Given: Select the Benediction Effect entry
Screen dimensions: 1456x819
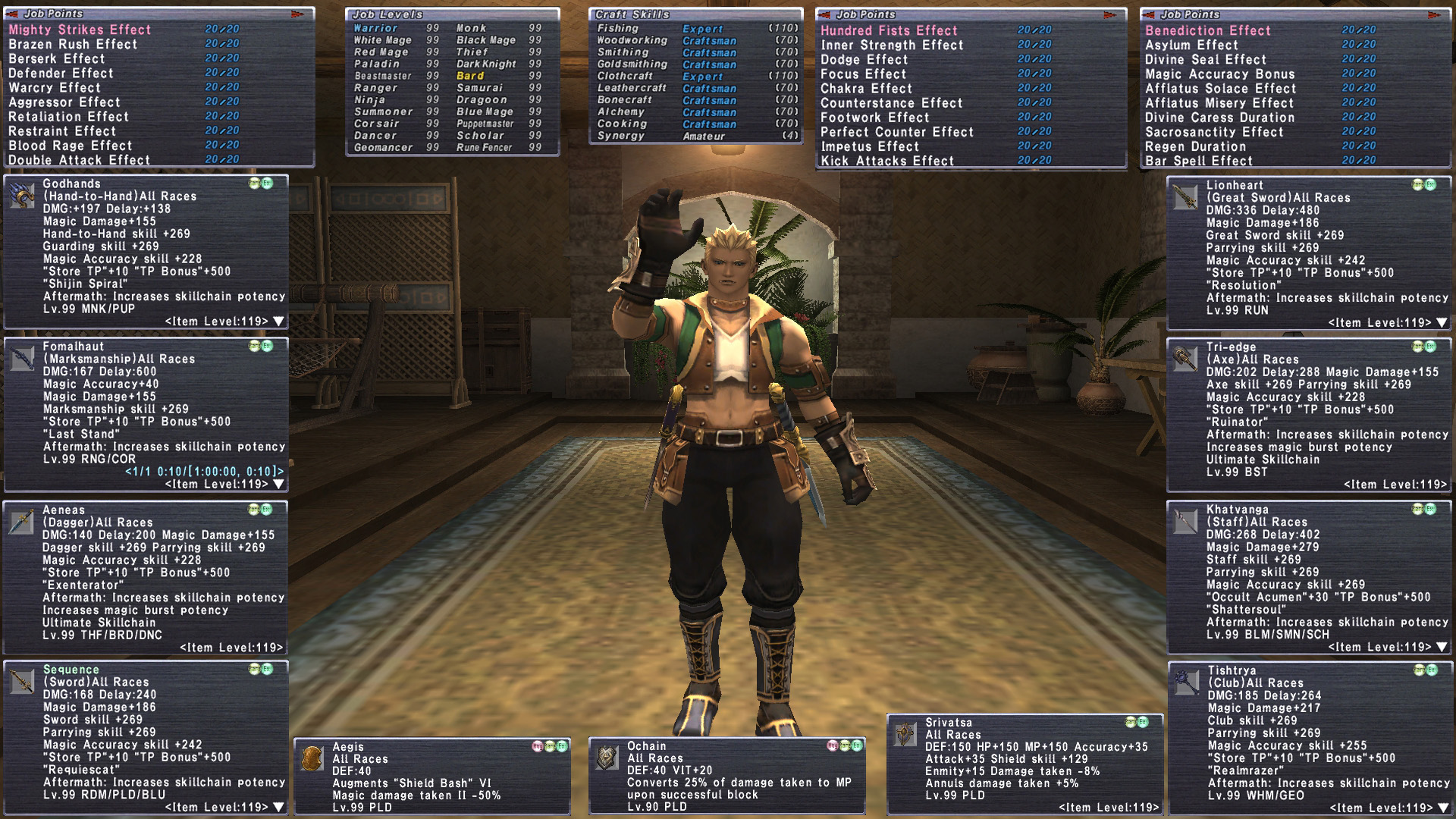Looking at the screenshot, I should tap(1207, 30).
